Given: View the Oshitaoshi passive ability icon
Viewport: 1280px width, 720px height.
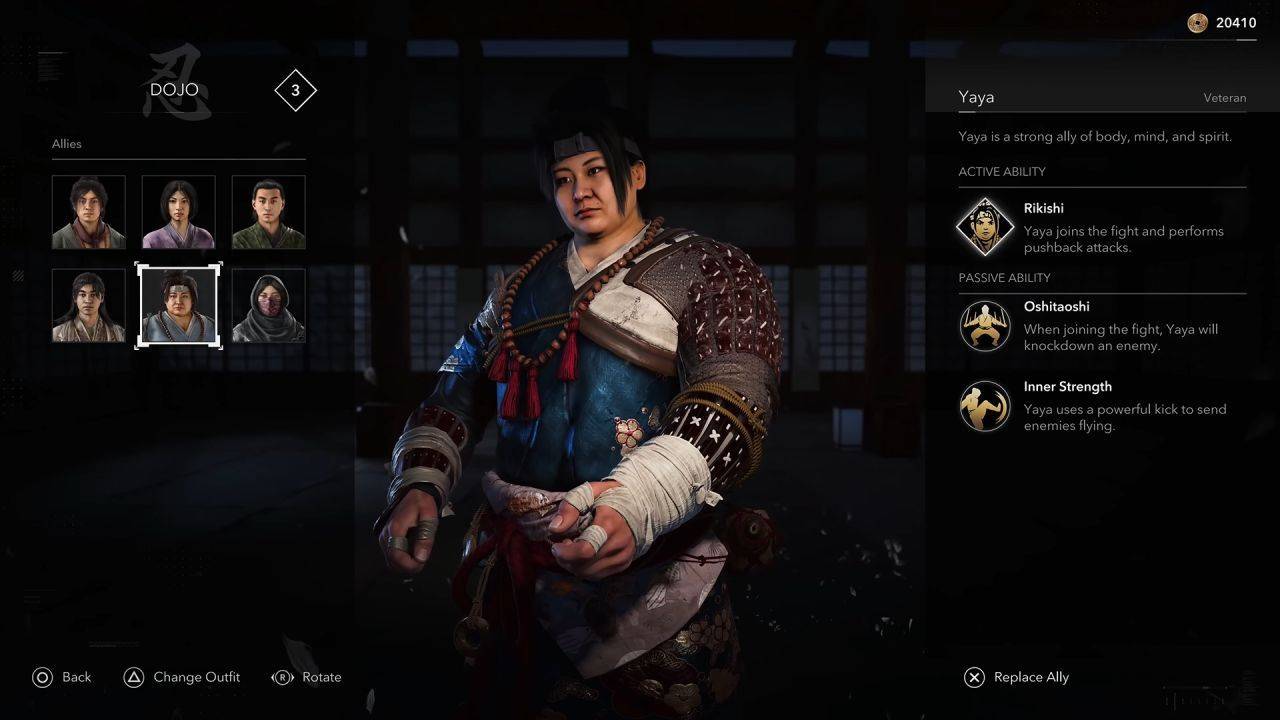Looking at the screenshot, I should [985, 326].
